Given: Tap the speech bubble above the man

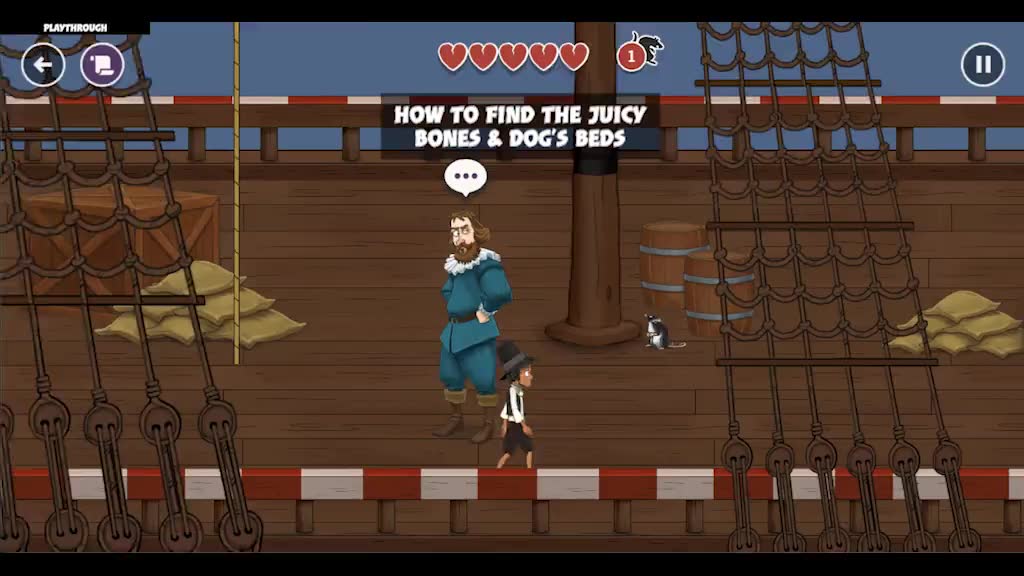Looking at the screenshot, I should (x=465, y=177).
